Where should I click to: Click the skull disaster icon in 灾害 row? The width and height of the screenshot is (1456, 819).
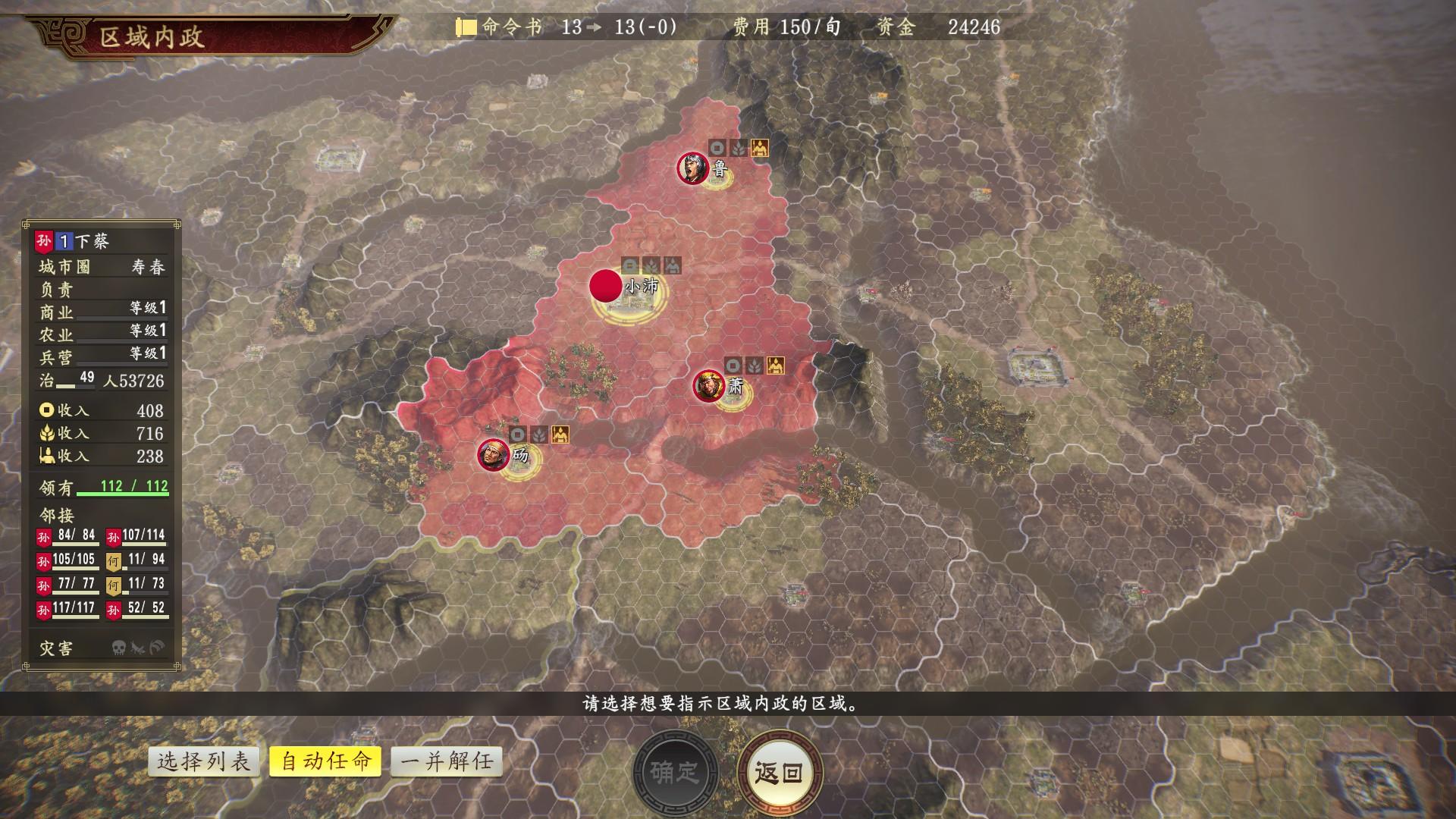click(118, 647)
